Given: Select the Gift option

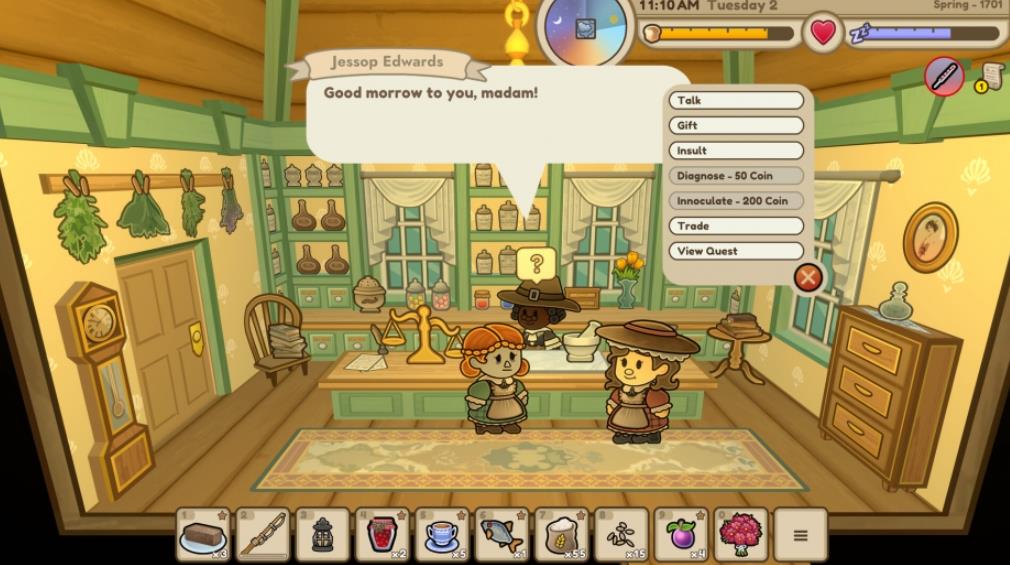Looking at the screenshot, I should pos(736,125).
